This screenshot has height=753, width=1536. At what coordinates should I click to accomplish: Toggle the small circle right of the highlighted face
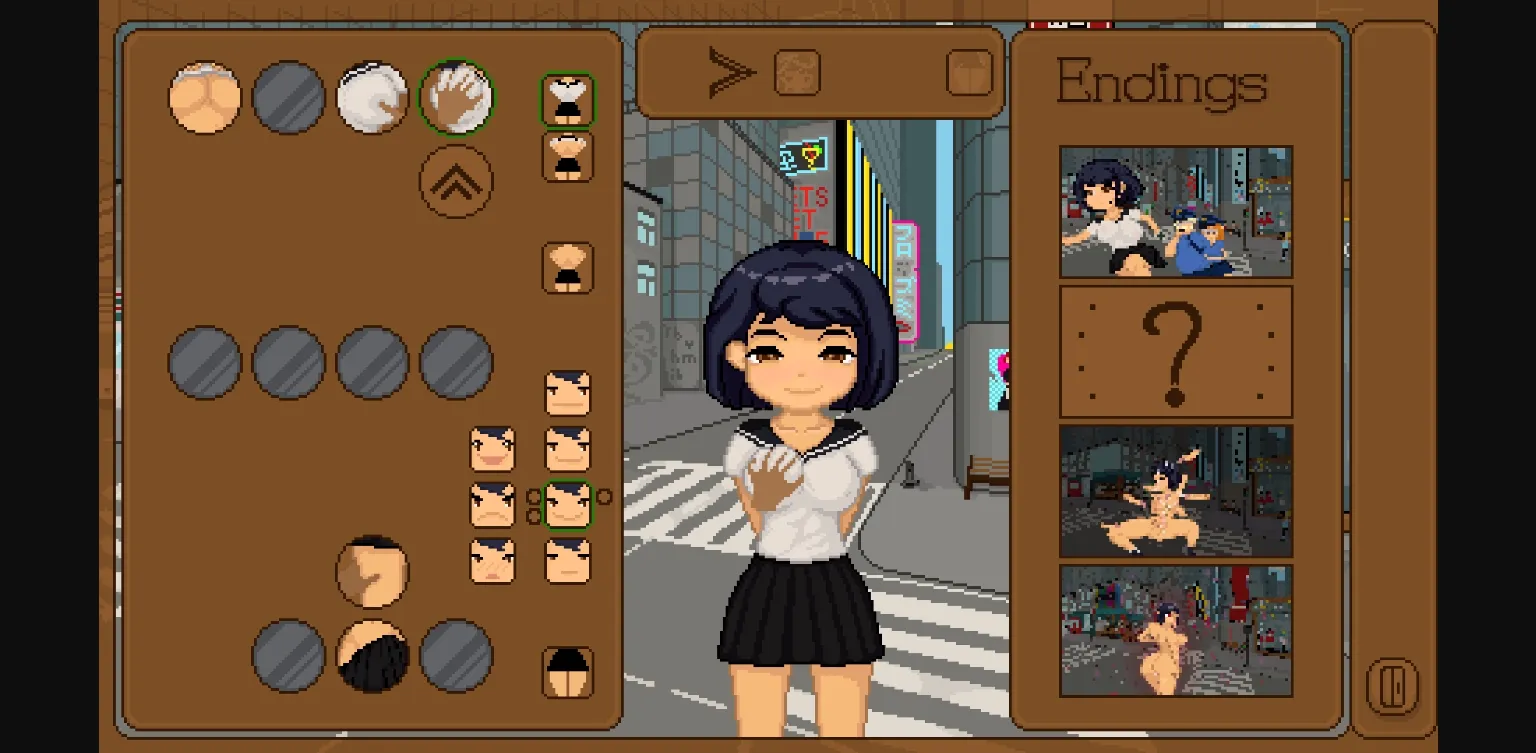click(605, 494)
